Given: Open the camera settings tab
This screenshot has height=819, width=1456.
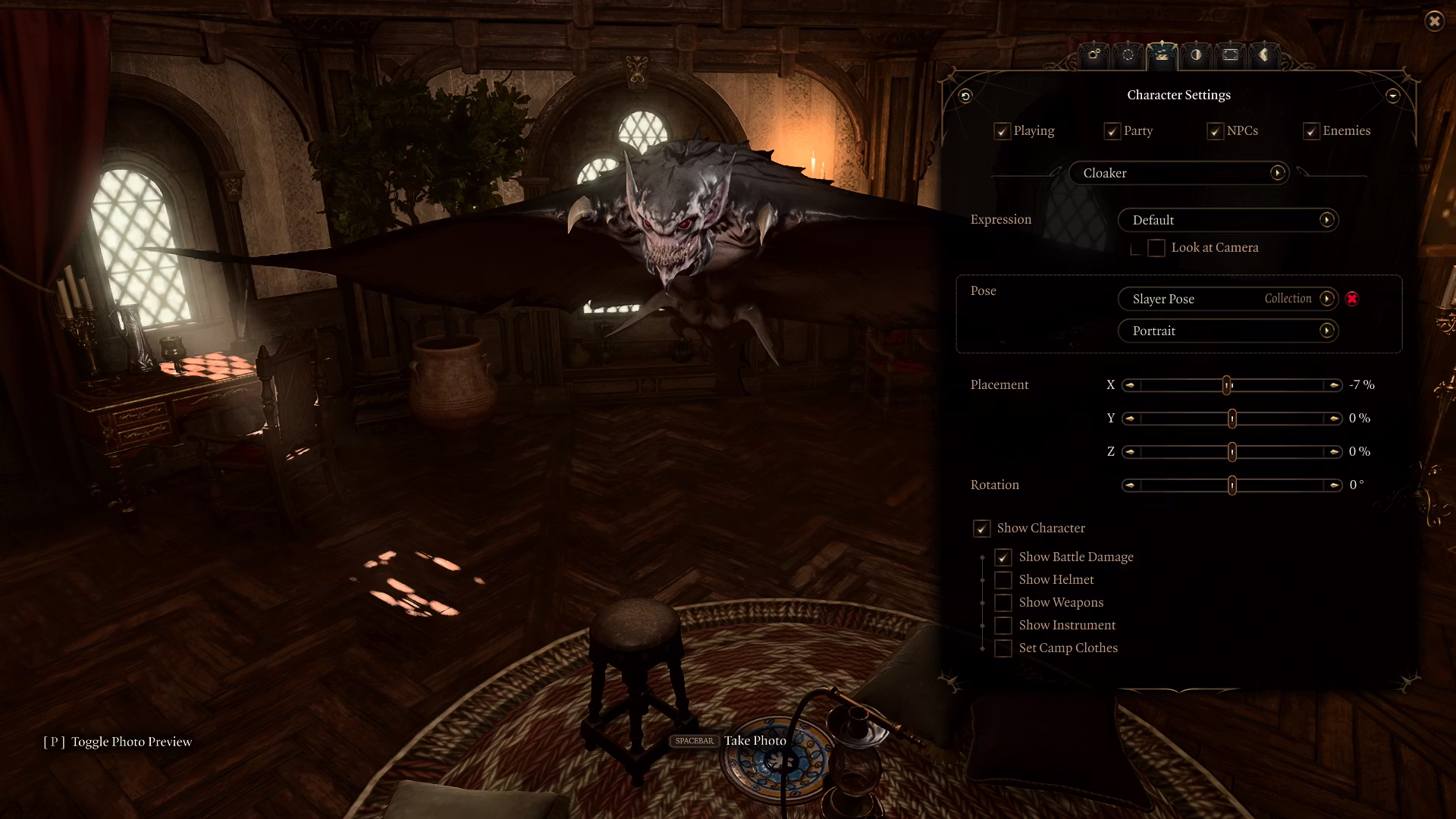Looking at the screenshot, I should 1094,55.
